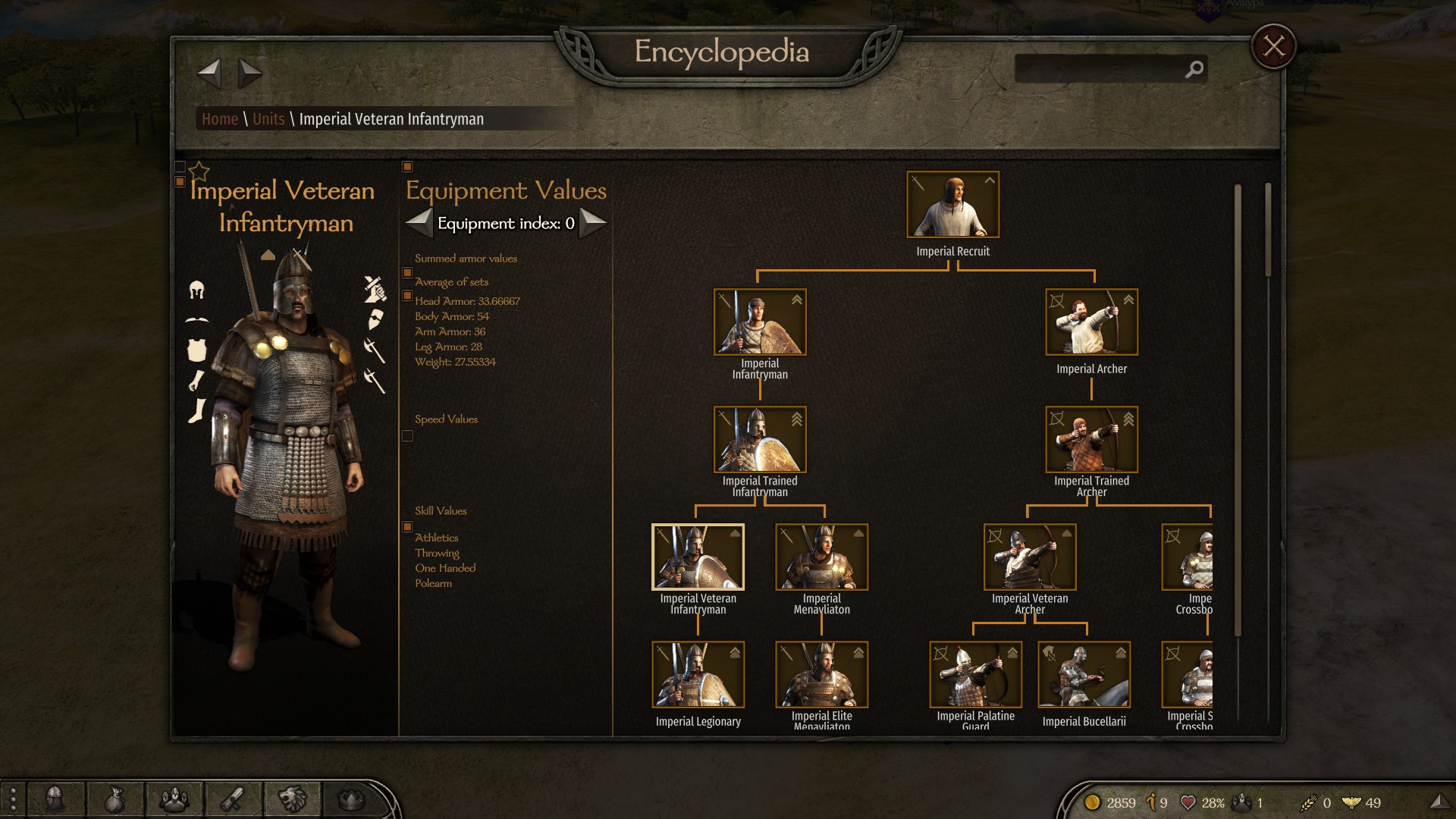Image resolution: width=1456 pixels, height=819 pixels.
Task: Select the helmet equipment slot icon
Action: 196,290
